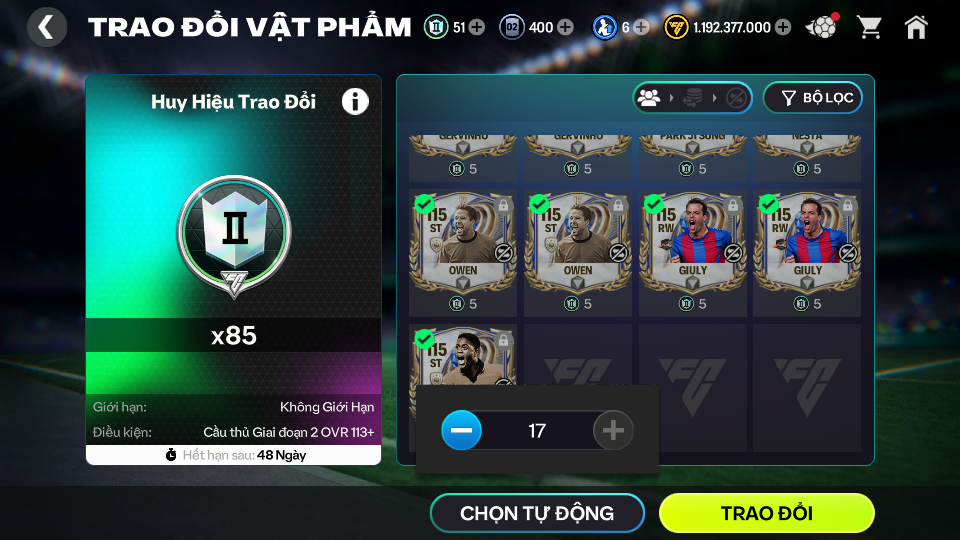Image resolution: width=960 pixels, height=540 pixels.
Task: Open the BỘ LỌC filter
Action: 812,97
